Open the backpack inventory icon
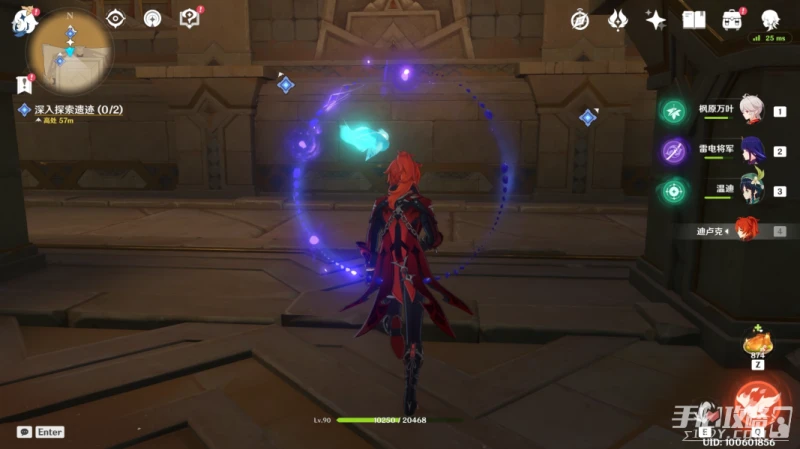The width and height of the screenshot is (800, 449). coord(732,20)
